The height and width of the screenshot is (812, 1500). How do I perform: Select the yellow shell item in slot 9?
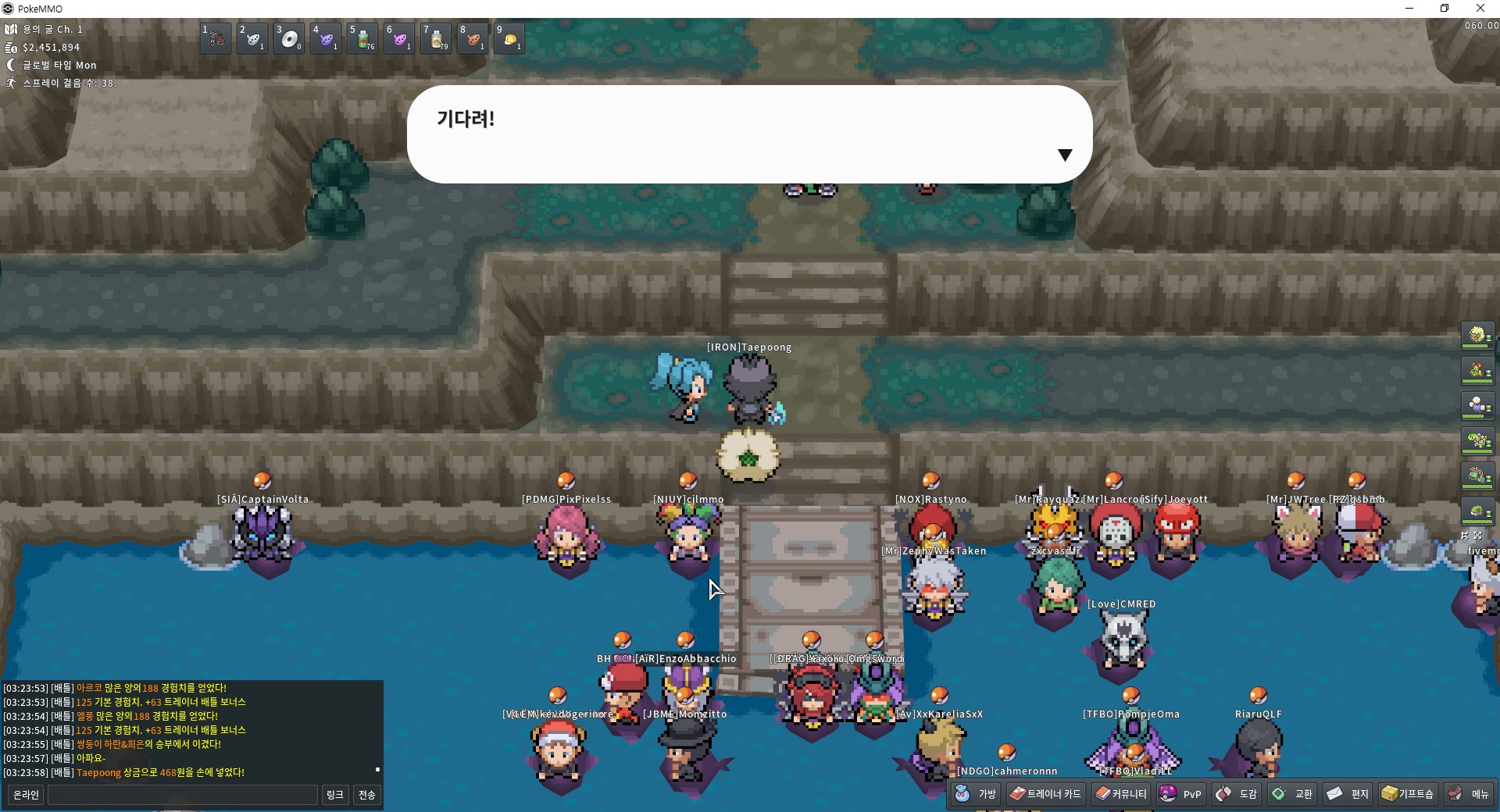(509, 38)
